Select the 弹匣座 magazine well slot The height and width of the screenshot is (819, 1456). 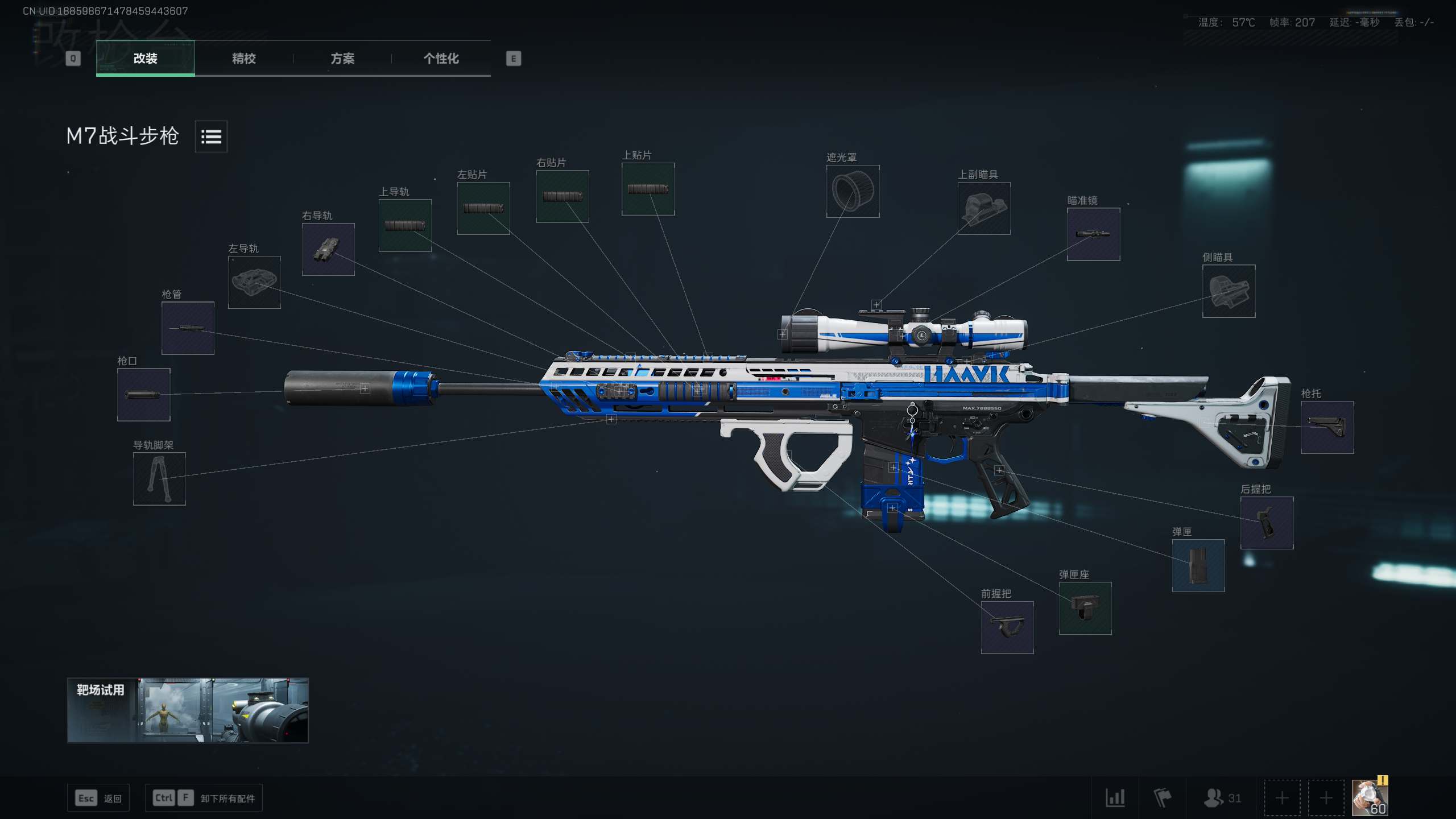click(x=1085, y=608)
